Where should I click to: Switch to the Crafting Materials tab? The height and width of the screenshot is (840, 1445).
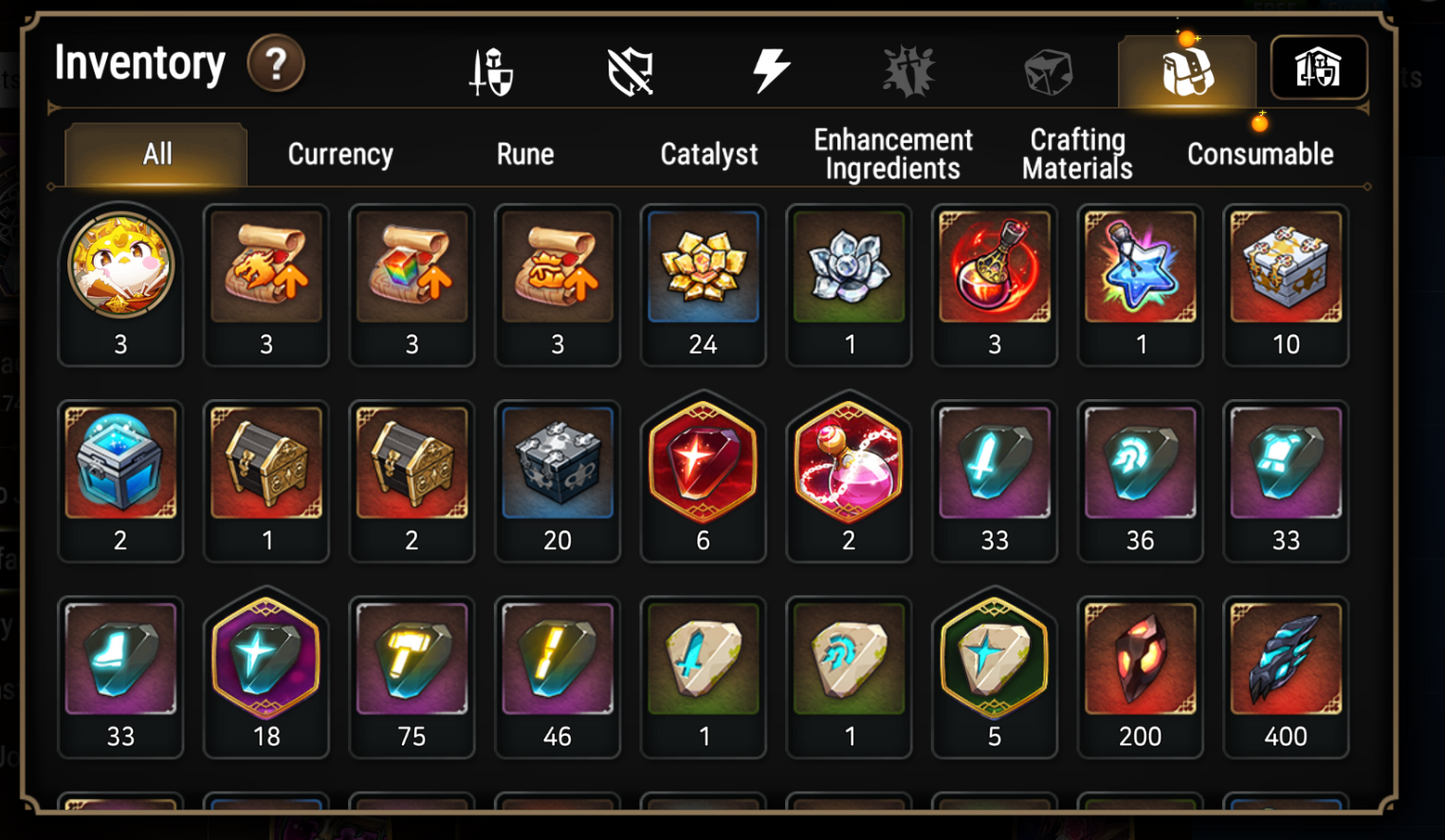1075,152
